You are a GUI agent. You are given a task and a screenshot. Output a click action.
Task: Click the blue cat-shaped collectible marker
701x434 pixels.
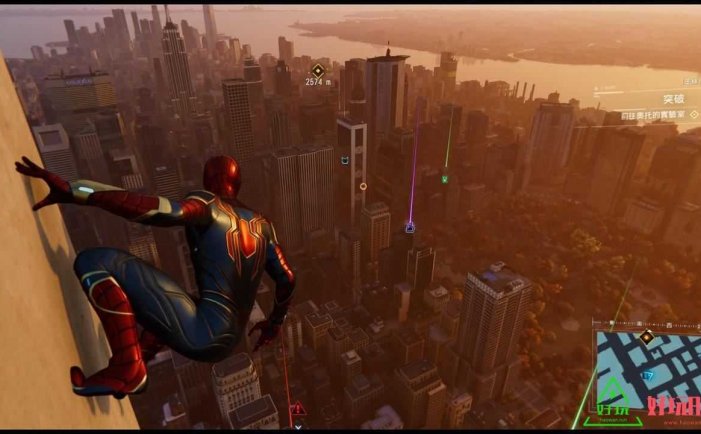[345, 161]
